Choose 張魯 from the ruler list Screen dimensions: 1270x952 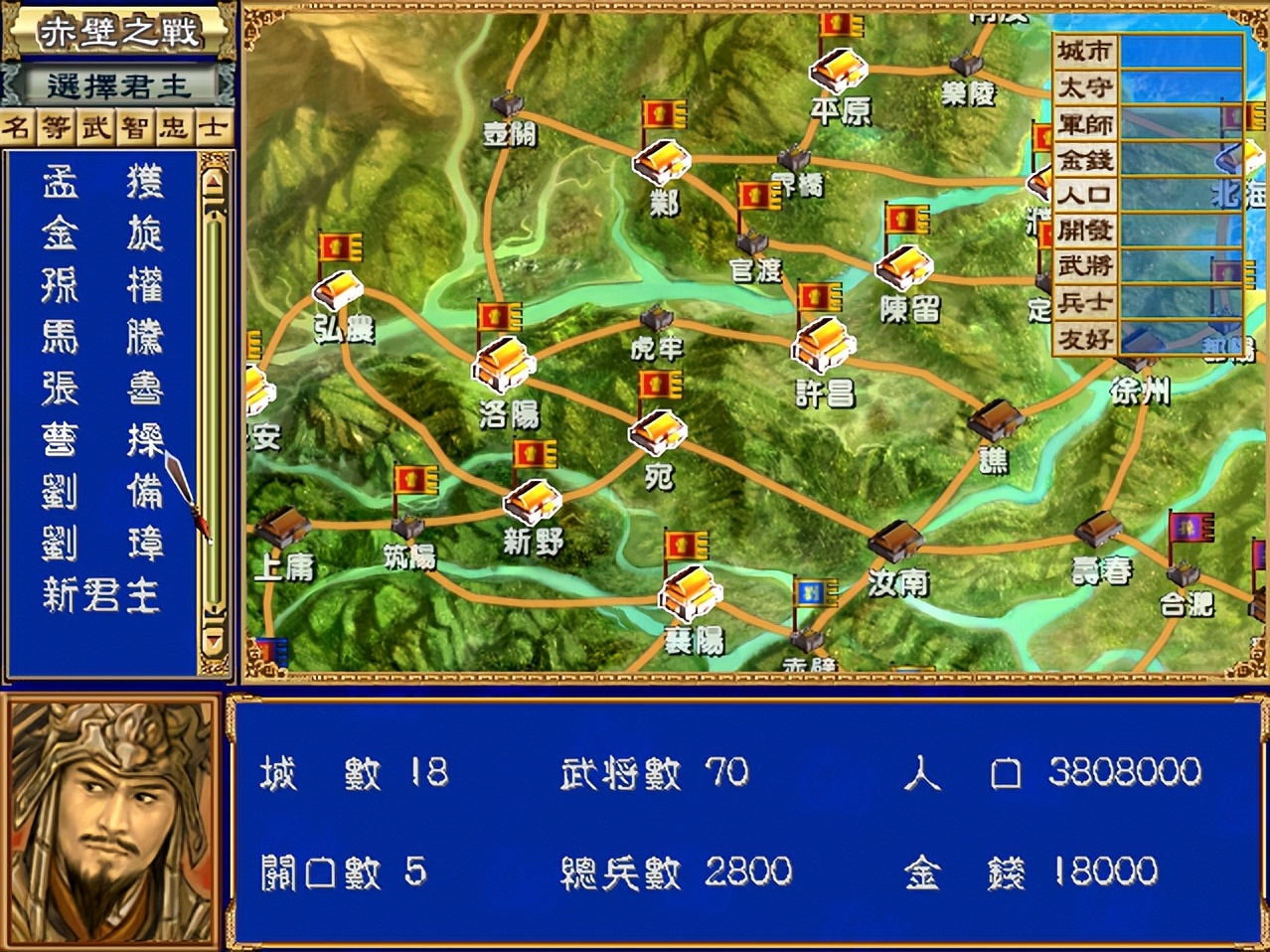(102, 390)
